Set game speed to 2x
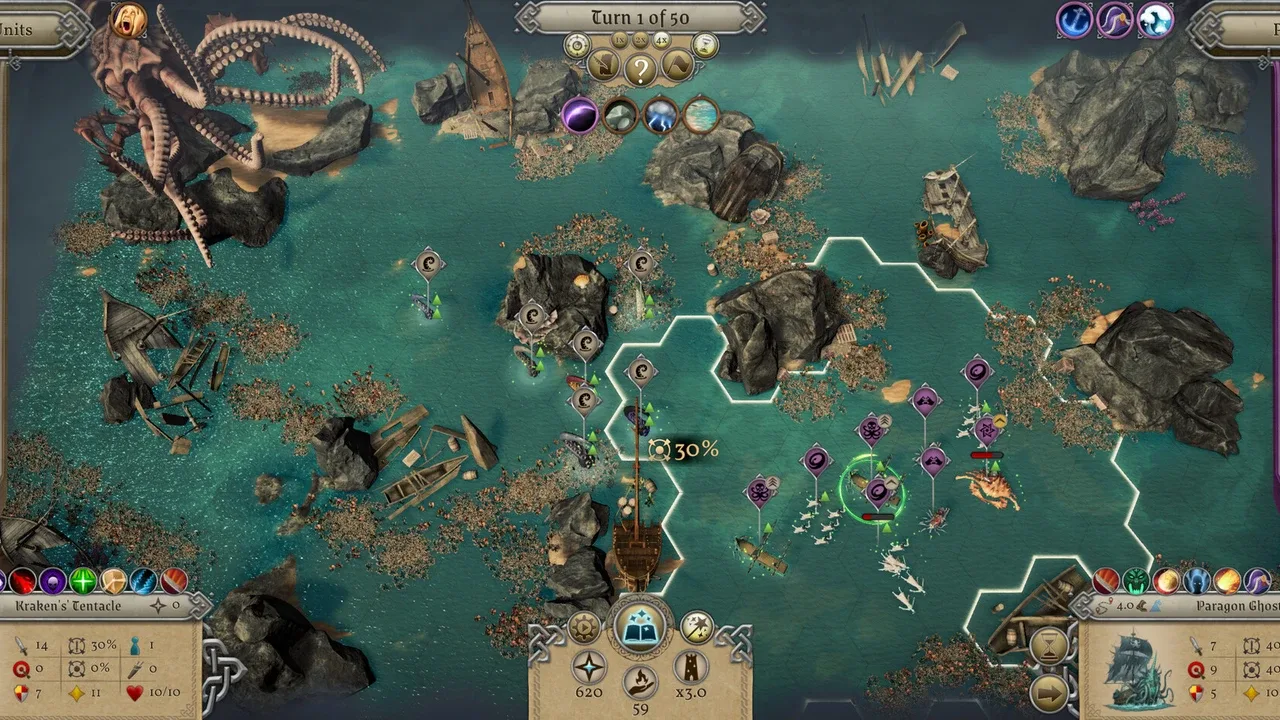 coord(640,39)
